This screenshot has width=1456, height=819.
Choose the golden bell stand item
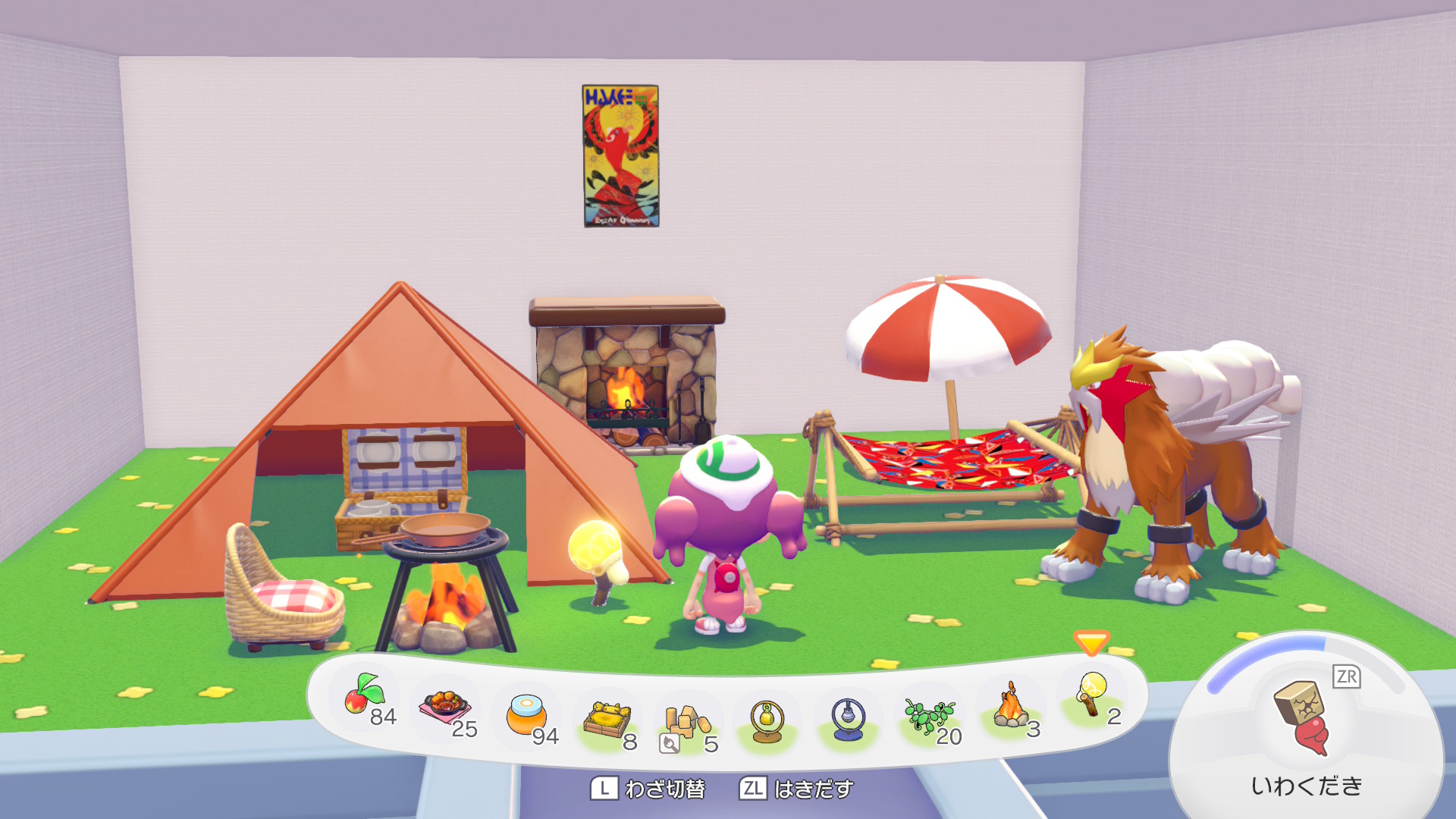click(x=767, y=720)
